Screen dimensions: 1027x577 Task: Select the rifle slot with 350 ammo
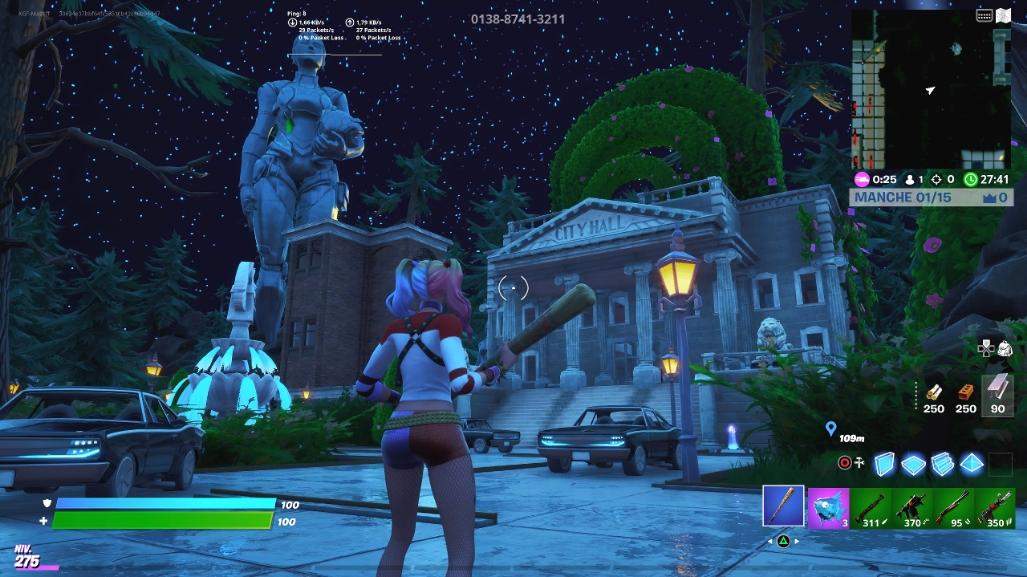tap(995, 505)
